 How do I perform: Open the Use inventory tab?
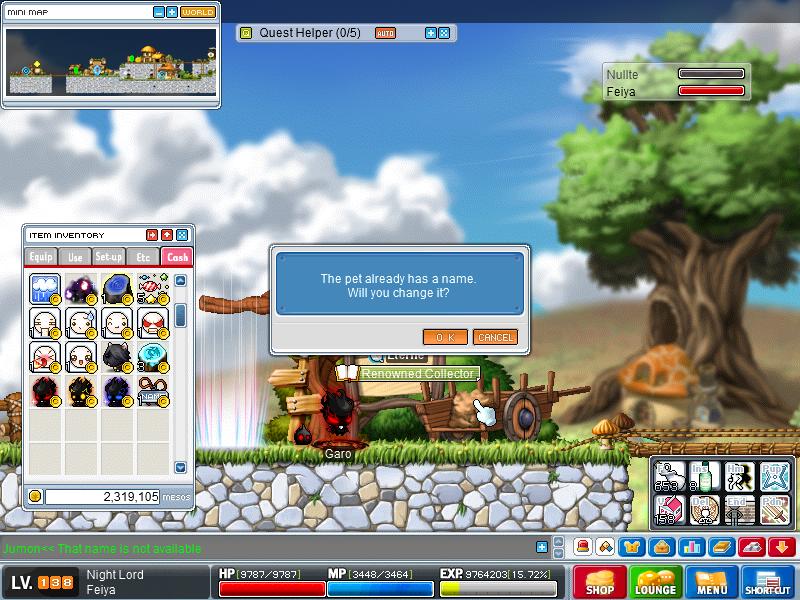pyautogui.click(x=76, y=257)
